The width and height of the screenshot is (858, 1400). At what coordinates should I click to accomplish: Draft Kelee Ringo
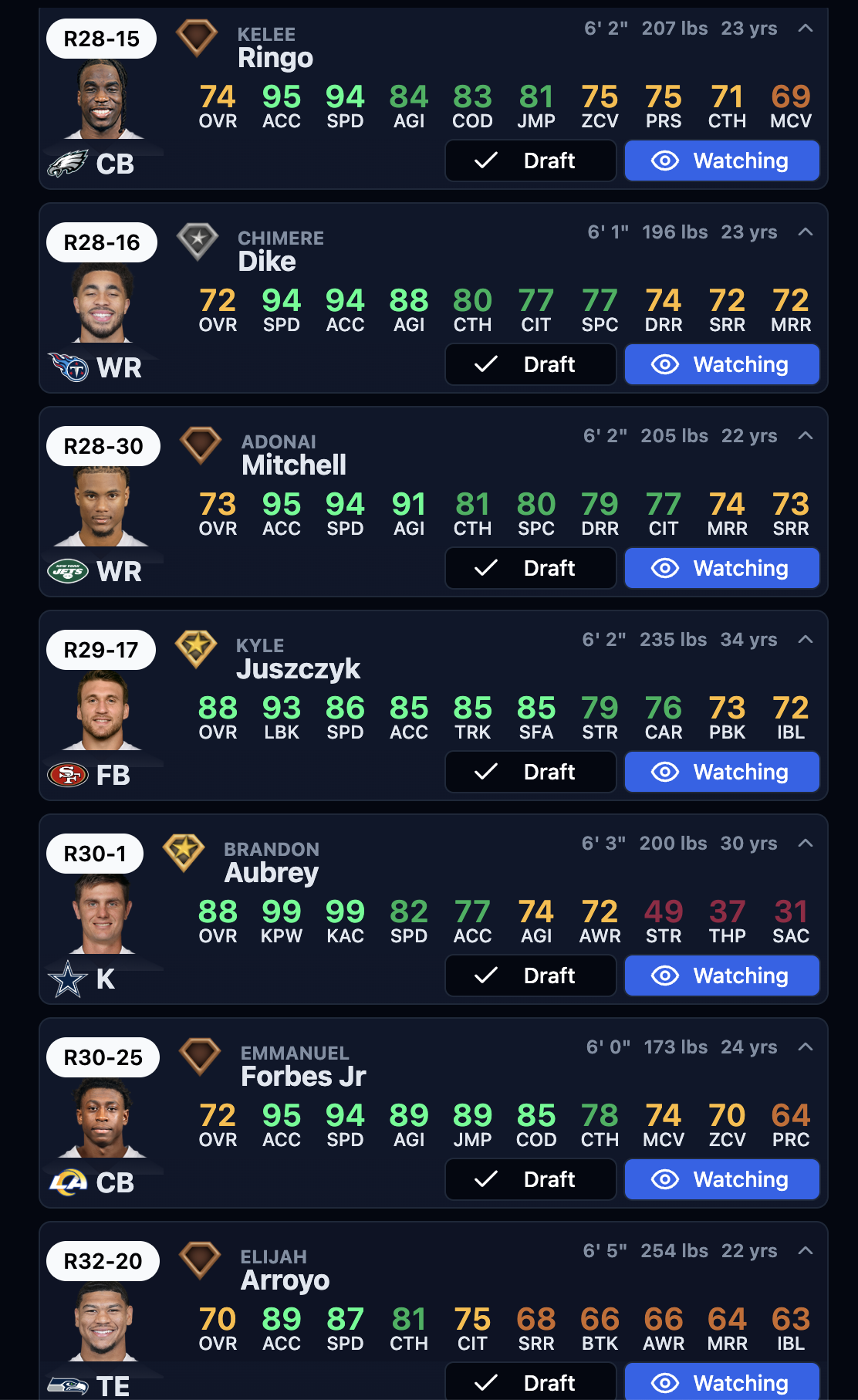click(x=530, y=161)
